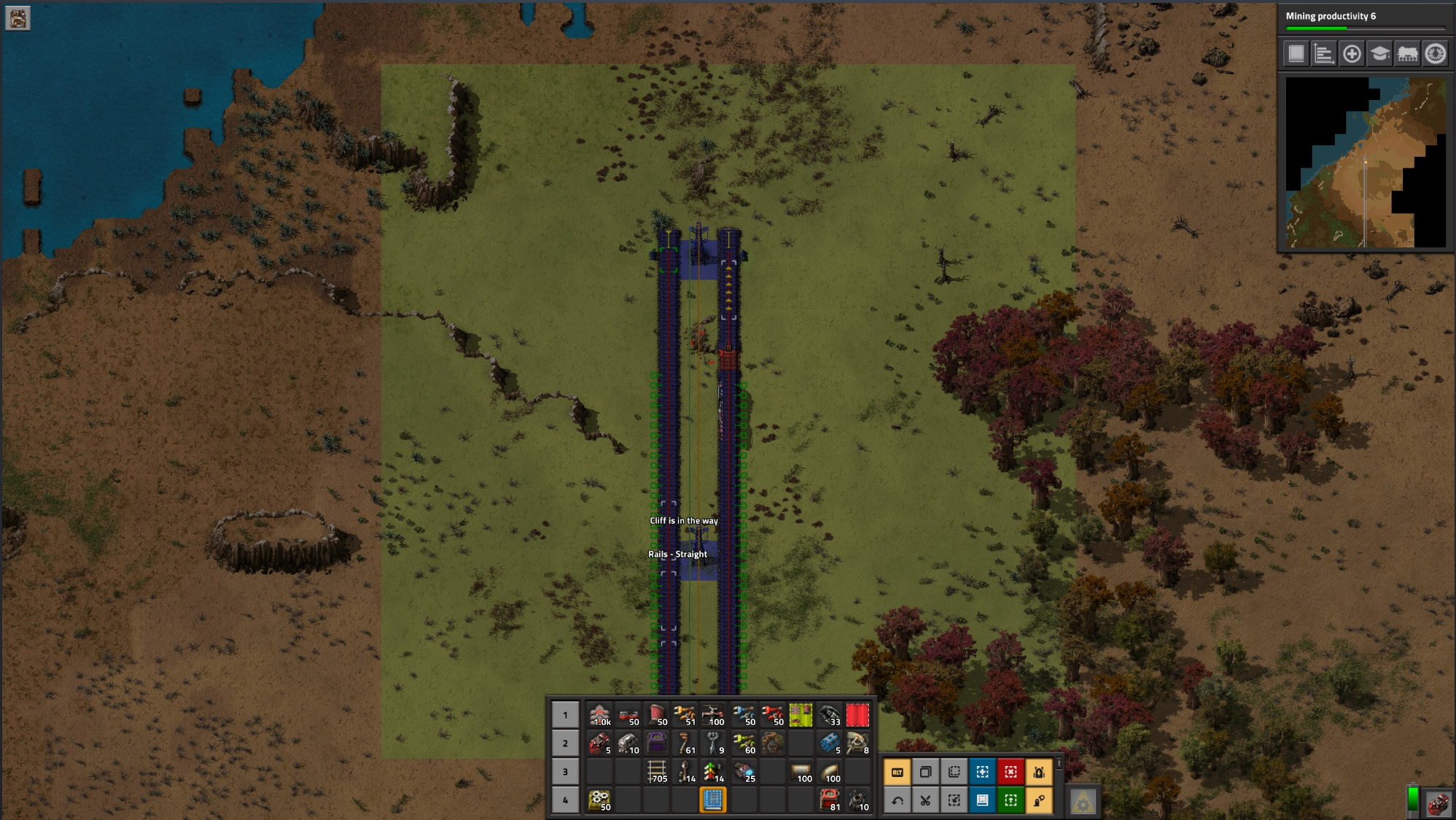Create a new upgrade planner
This screenshot has width=1456, height=820.
1011,801
